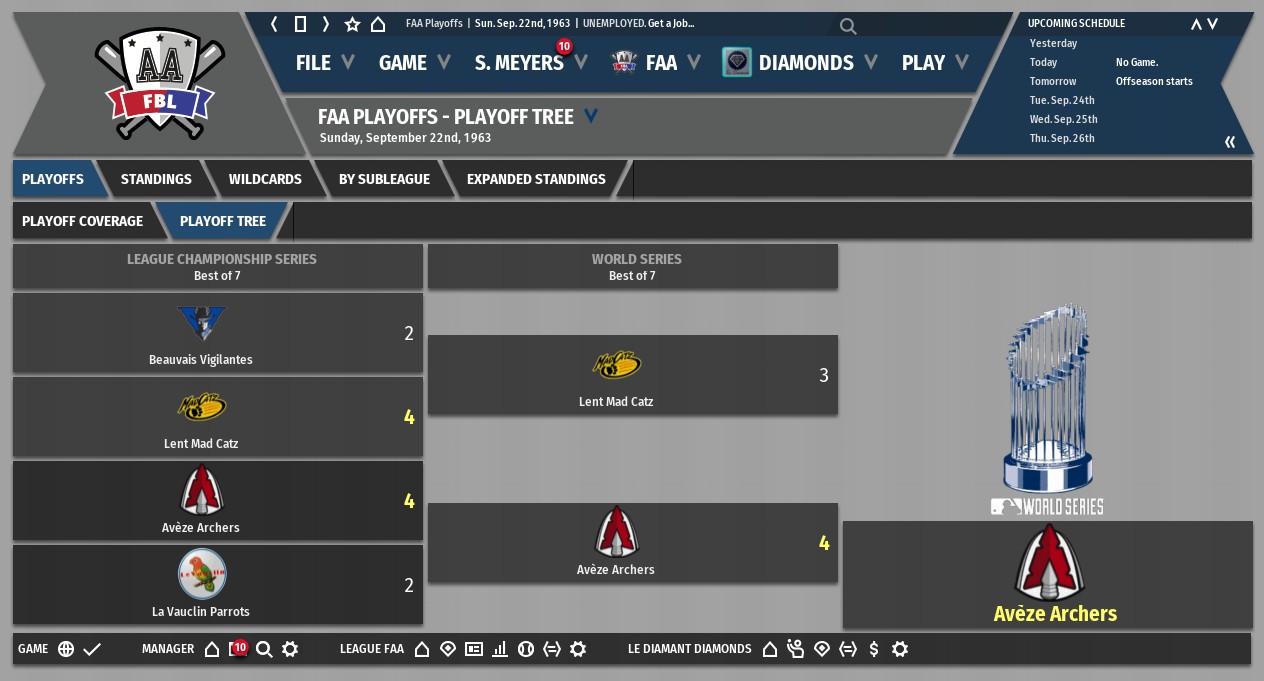The height and width of the screenshot is (681, 1264).
Task: Select Beauvais Vigilantes in the League Championship Series
Action: [x=201, y=334]
